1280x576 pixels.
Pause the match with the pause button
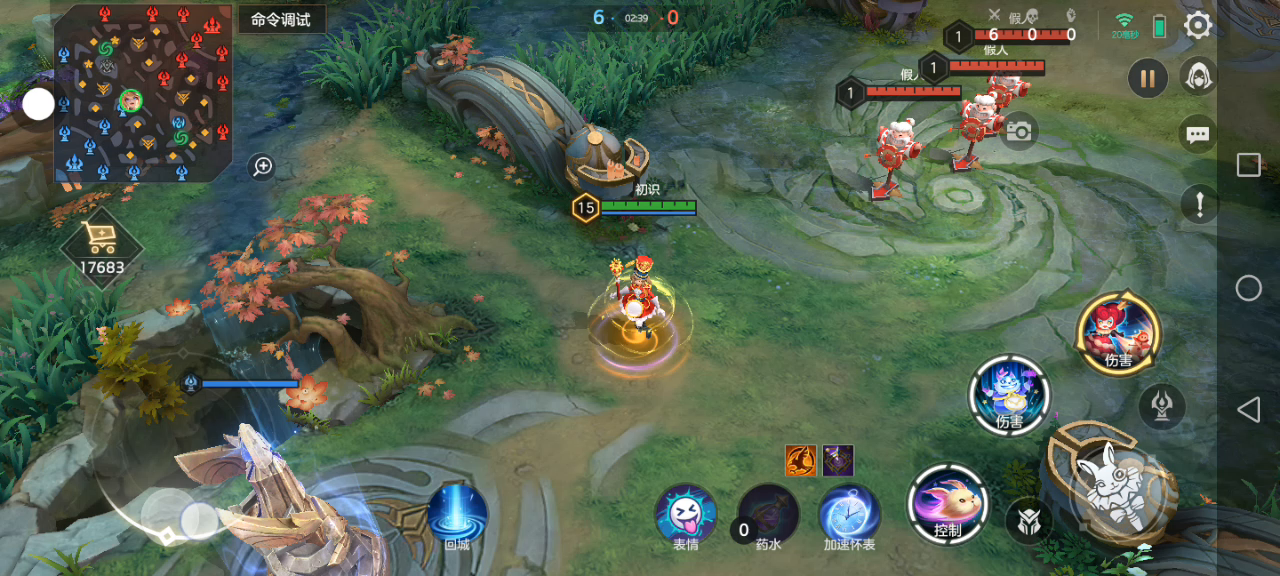point(1148,77)
